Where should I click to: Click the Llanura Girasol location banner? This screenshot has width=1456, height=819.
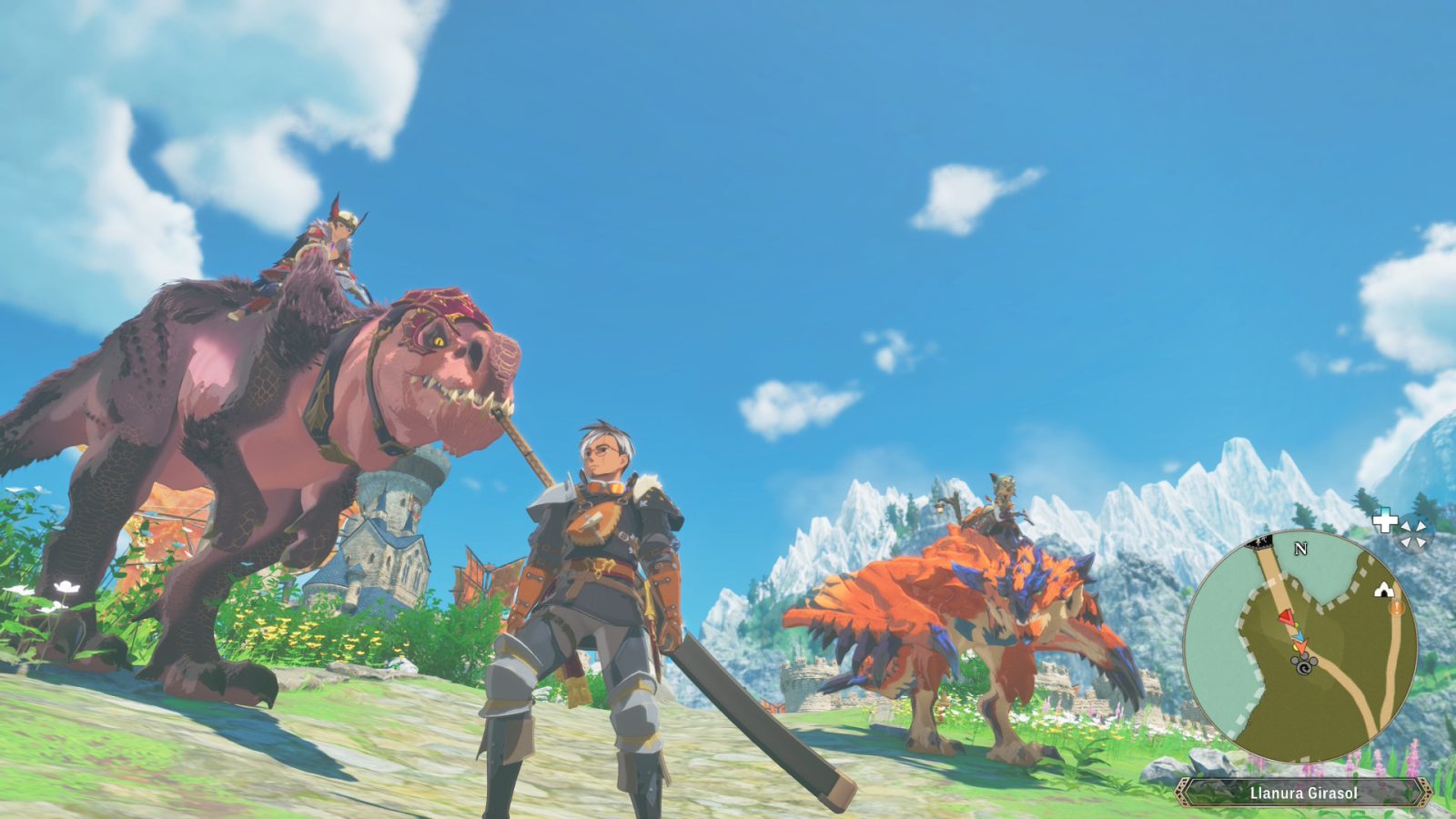[x=1303, y=794]
